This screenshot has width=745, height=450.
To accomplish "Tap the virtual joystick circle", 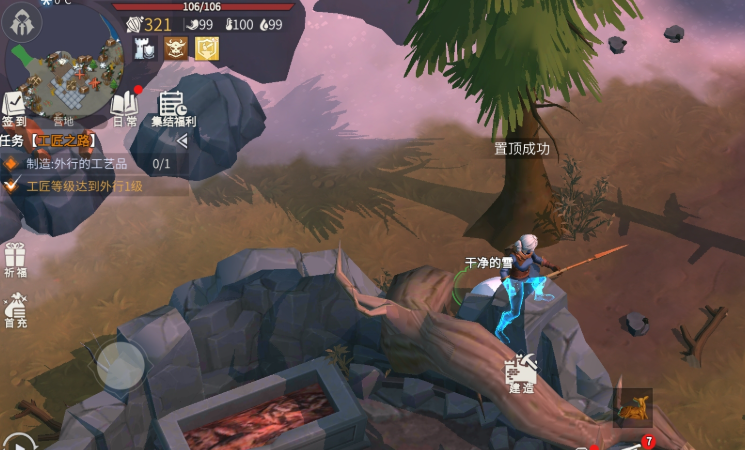I will click(121, 366).
